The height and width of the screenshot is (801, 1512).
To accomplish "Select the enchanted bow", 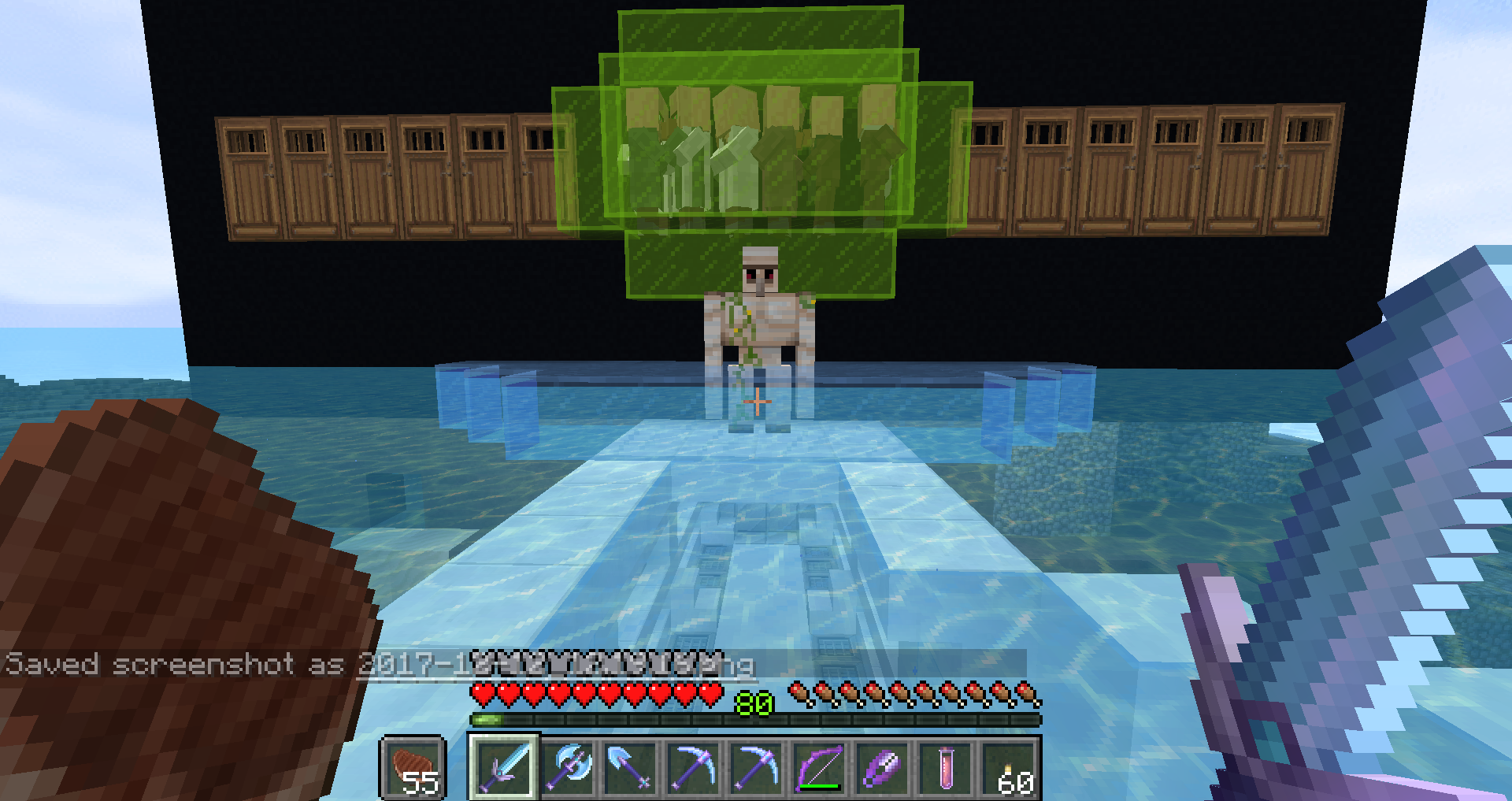I will (x=819, y=768).
